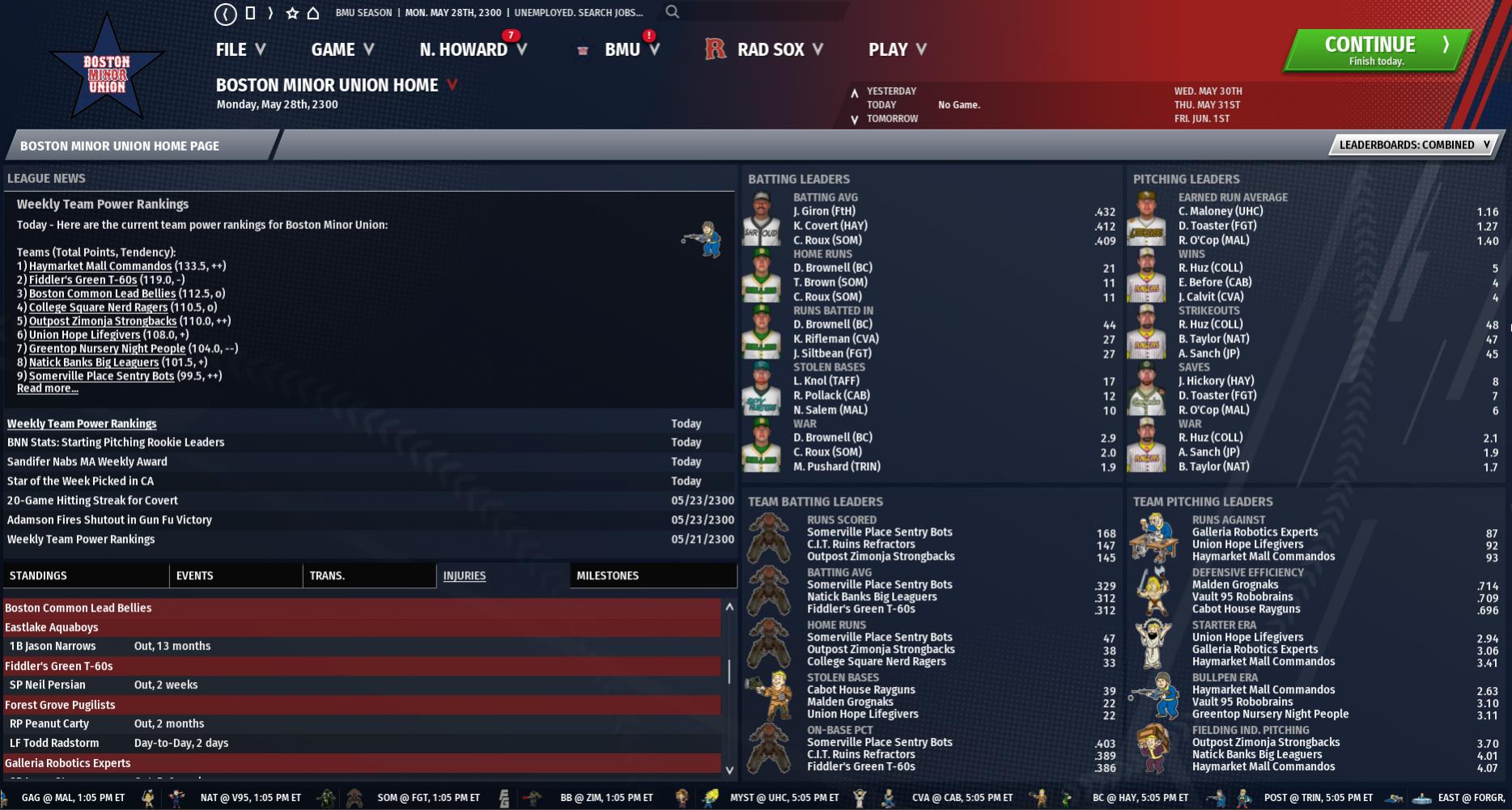The height and width of the screenshot is (810, 1512).
Task: Open the Haymarket Mall Commandos team link
Action: (x=100, y=266)
